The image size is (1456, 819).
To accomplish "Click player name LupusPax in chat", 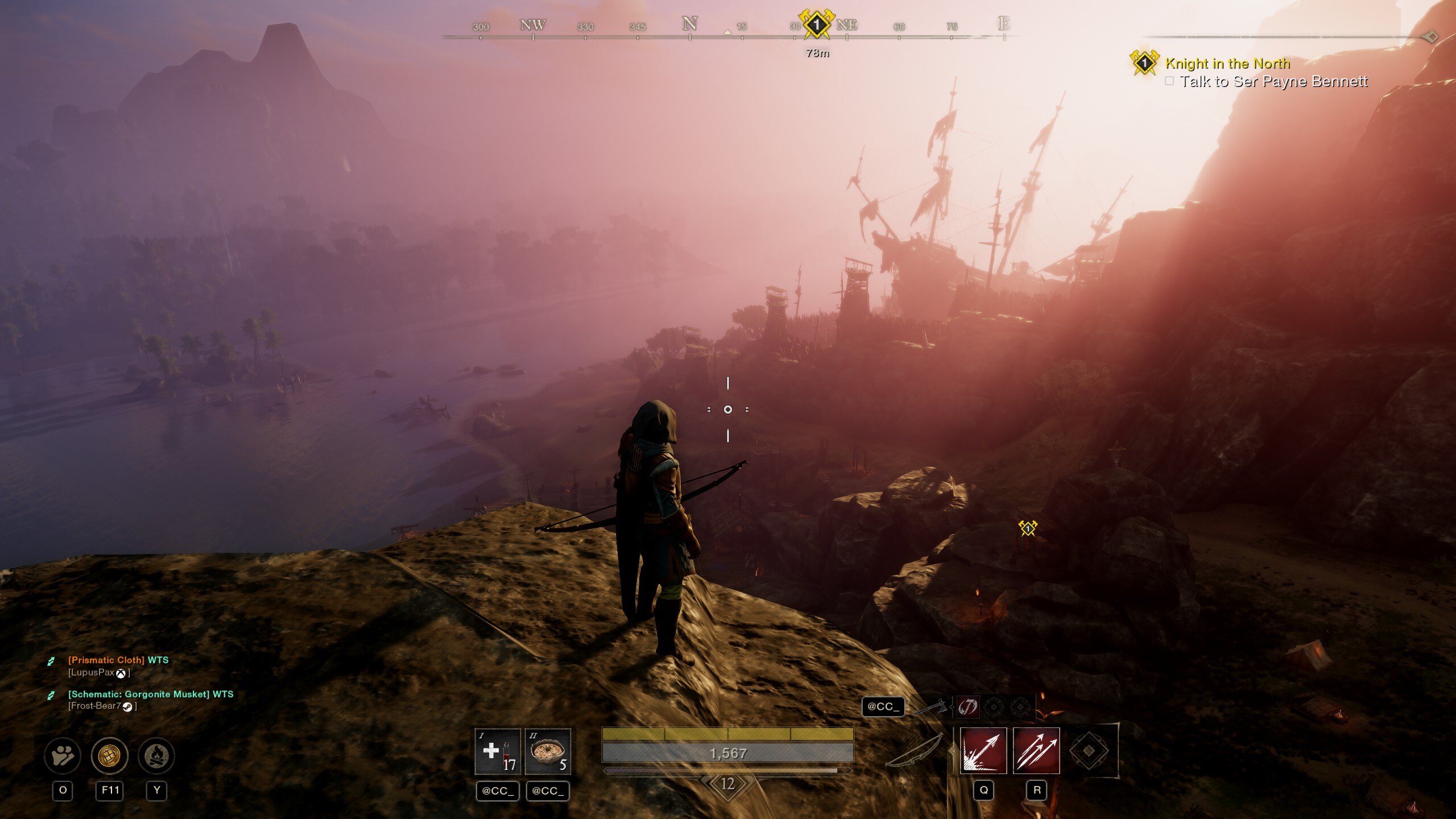I will pyautogui.click(x=92, y=672).
